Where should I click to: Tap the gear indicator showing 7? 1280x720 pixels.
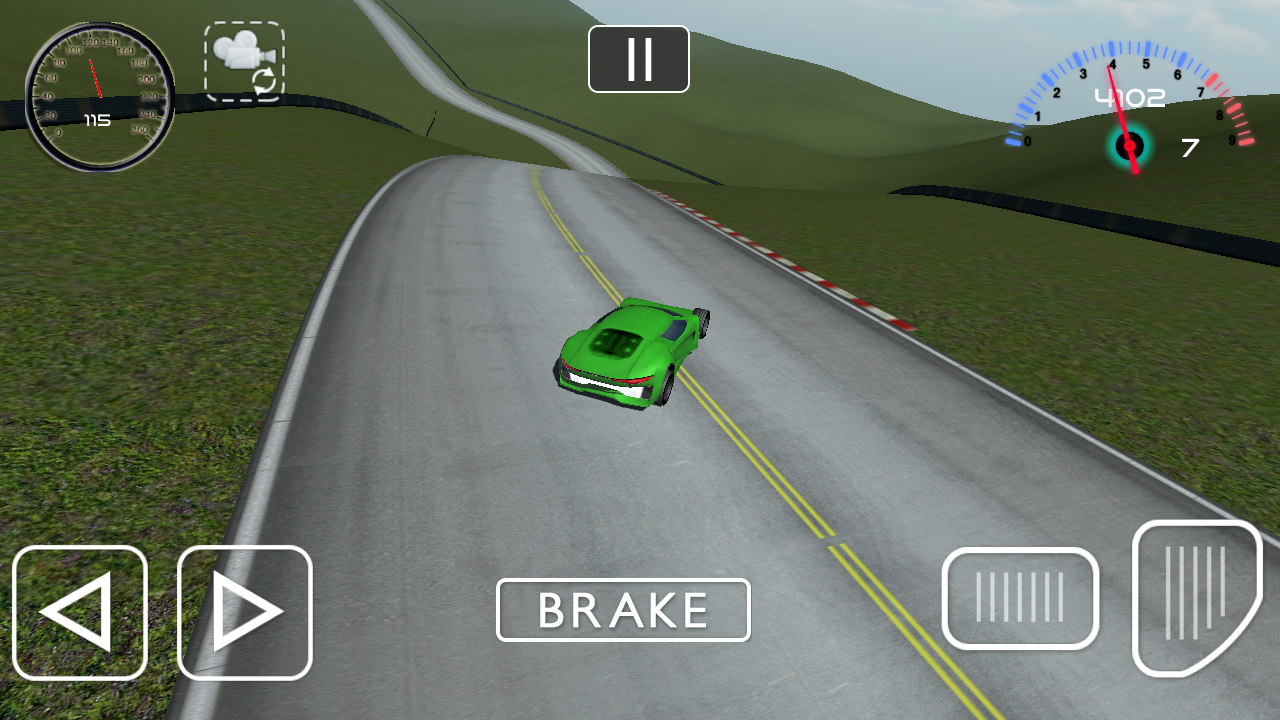(x=1188, y=148)
